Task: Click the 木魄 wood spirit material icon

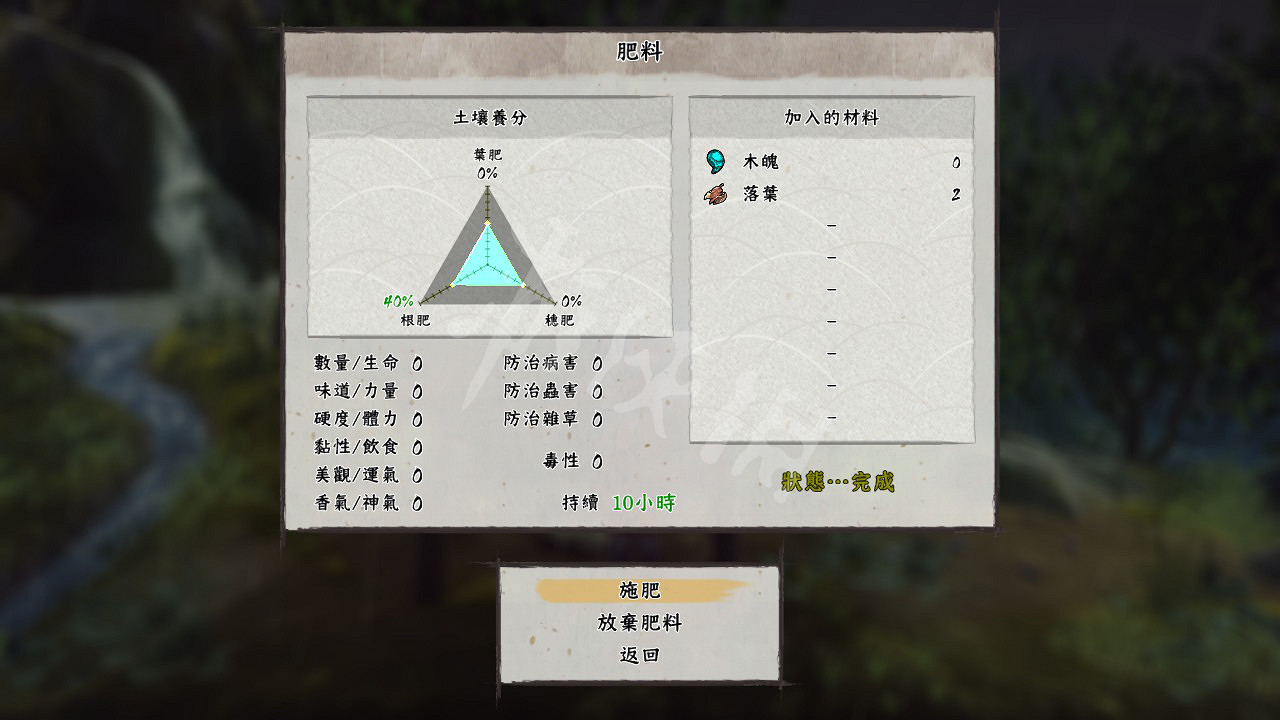Action: [x=716, y=160]
